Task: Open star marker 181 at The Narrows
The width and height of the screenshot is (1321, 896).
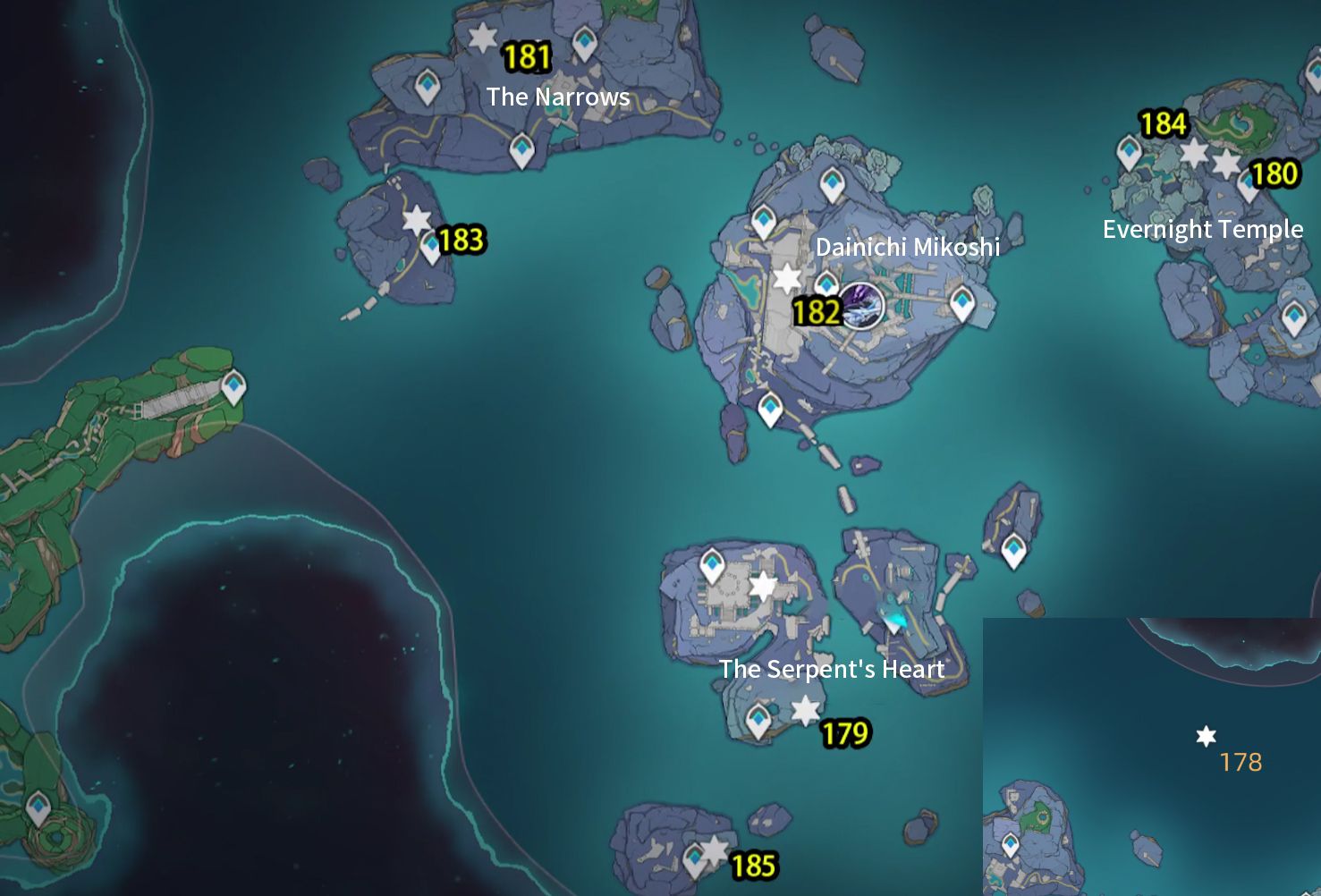Action: pyautogui.click(x=483, y=37)
